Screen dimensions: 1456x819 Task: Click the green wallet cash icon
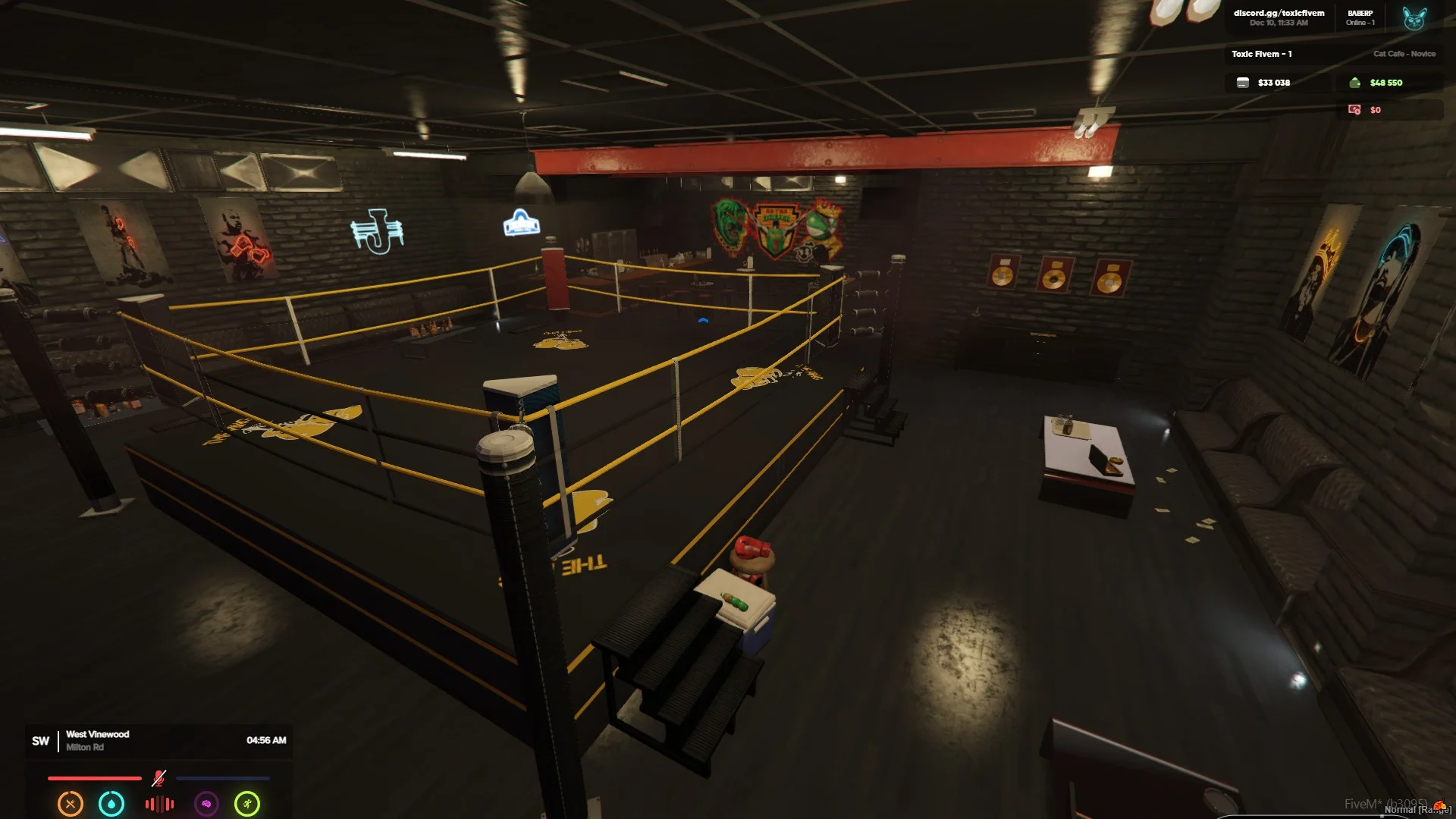click(1354, 83)
